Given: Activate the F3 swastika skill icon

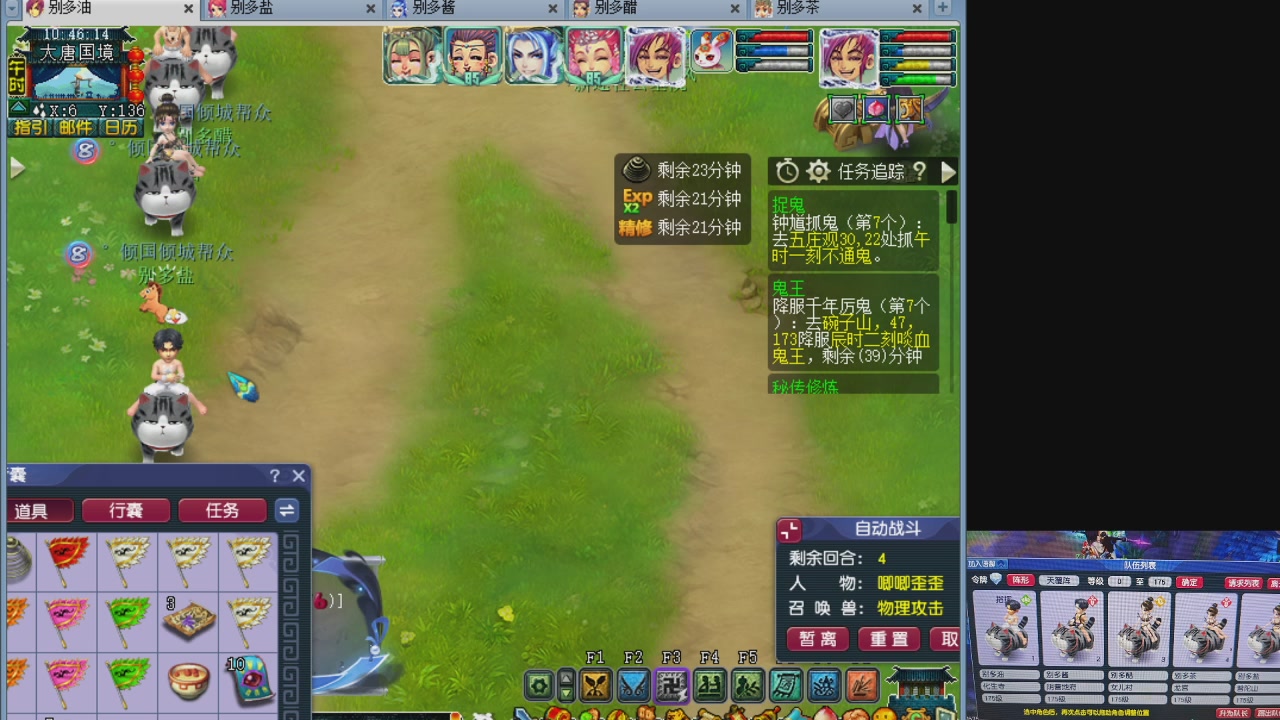Looking at the screenshot, I should pos(673,686).
